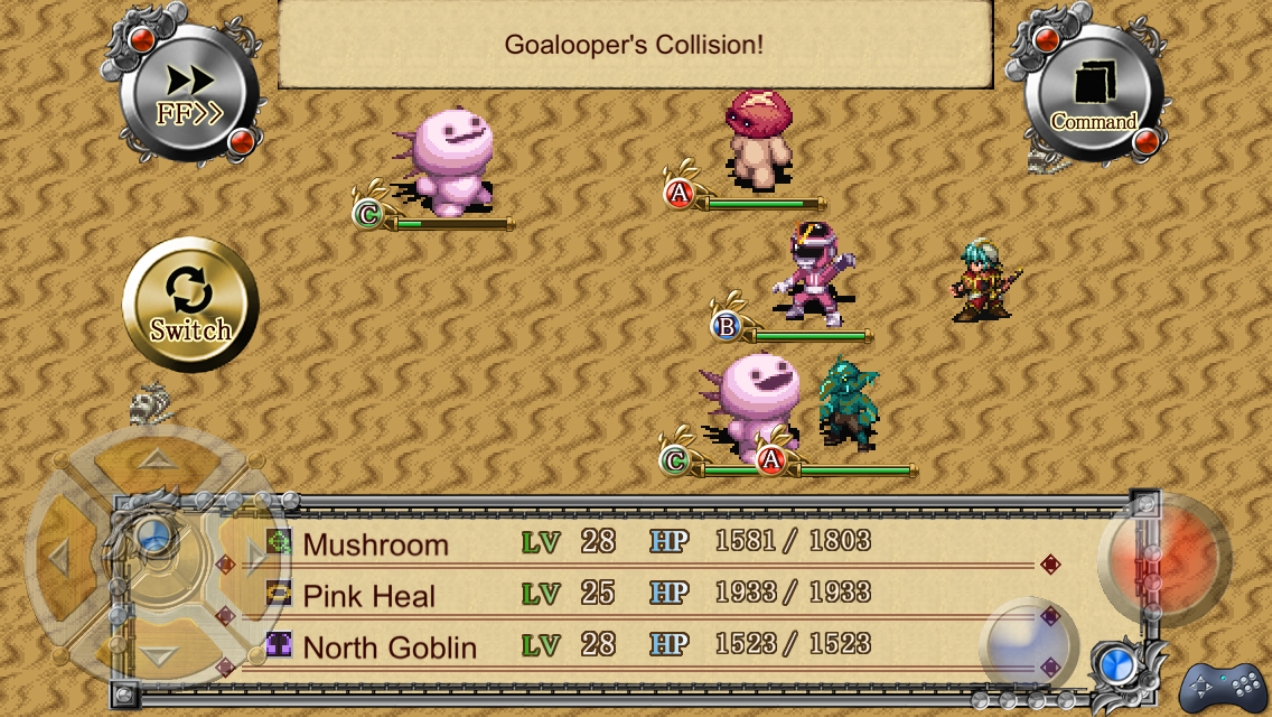Activate the FF fast-forward button
The image size is (1272, 717).
coord(190,96)
